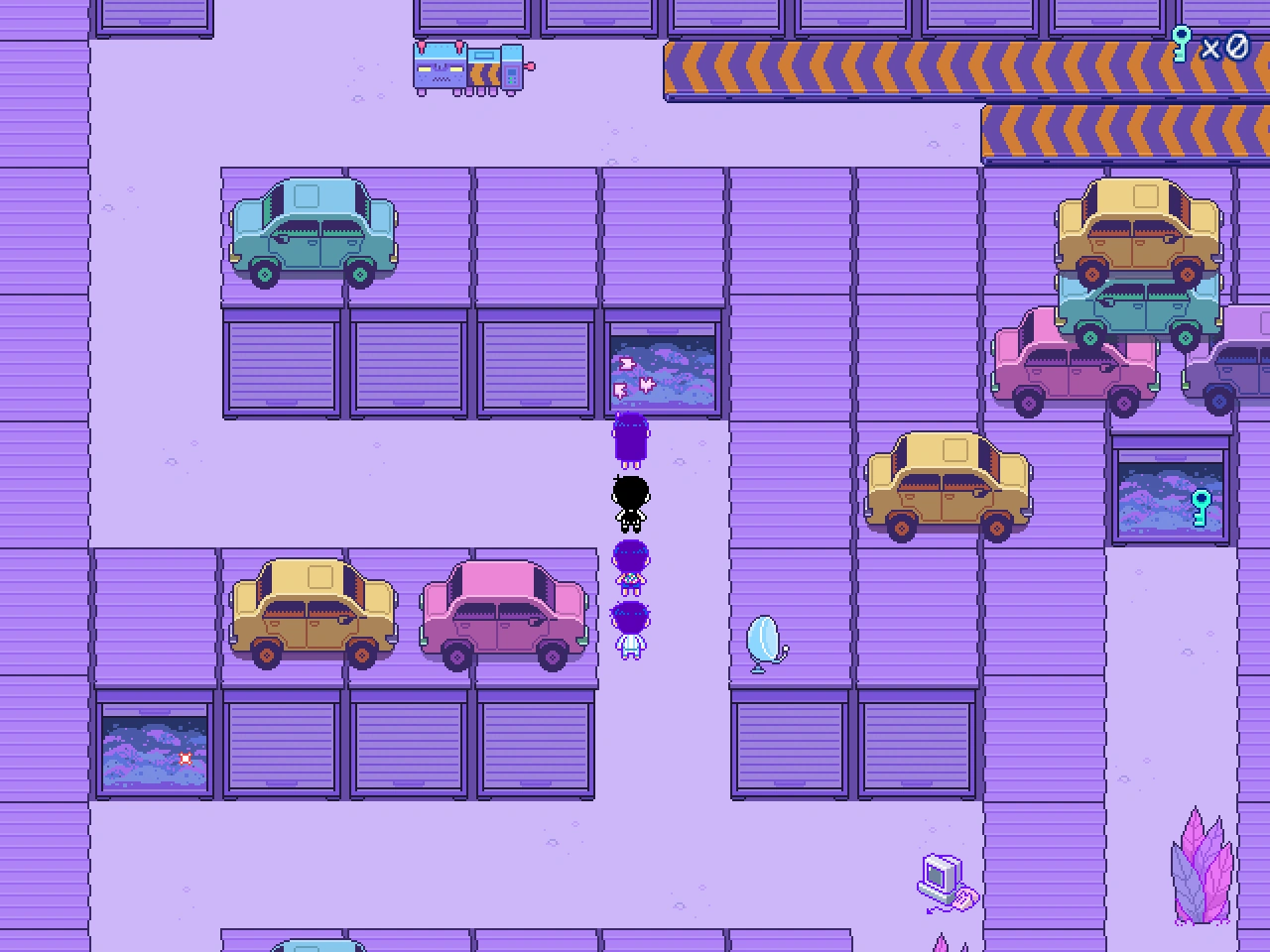Toggle the shutter door beside the mirror

789,744
